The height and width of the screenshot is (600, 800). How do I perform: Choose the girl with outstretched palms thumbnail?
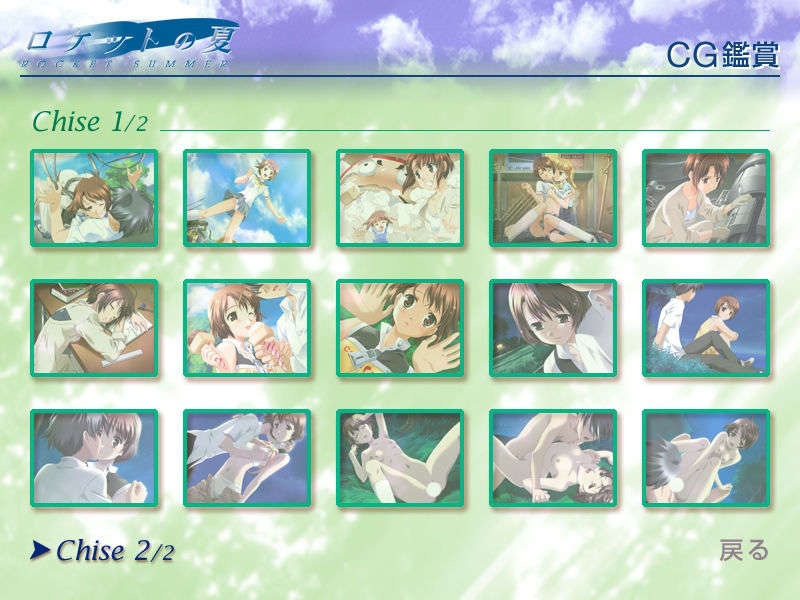[x=400, y=328]
